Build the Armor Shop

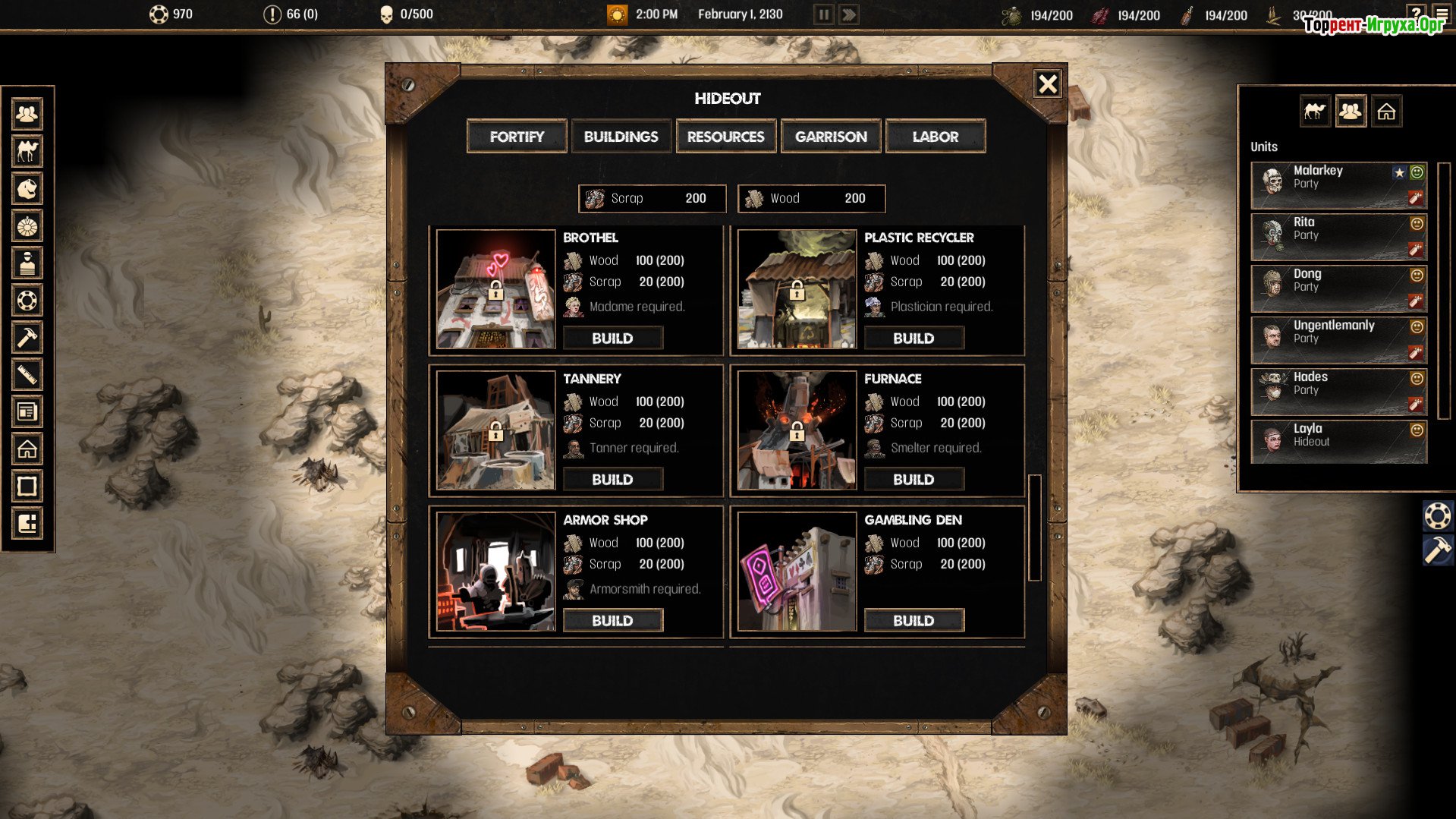(612, 621)
